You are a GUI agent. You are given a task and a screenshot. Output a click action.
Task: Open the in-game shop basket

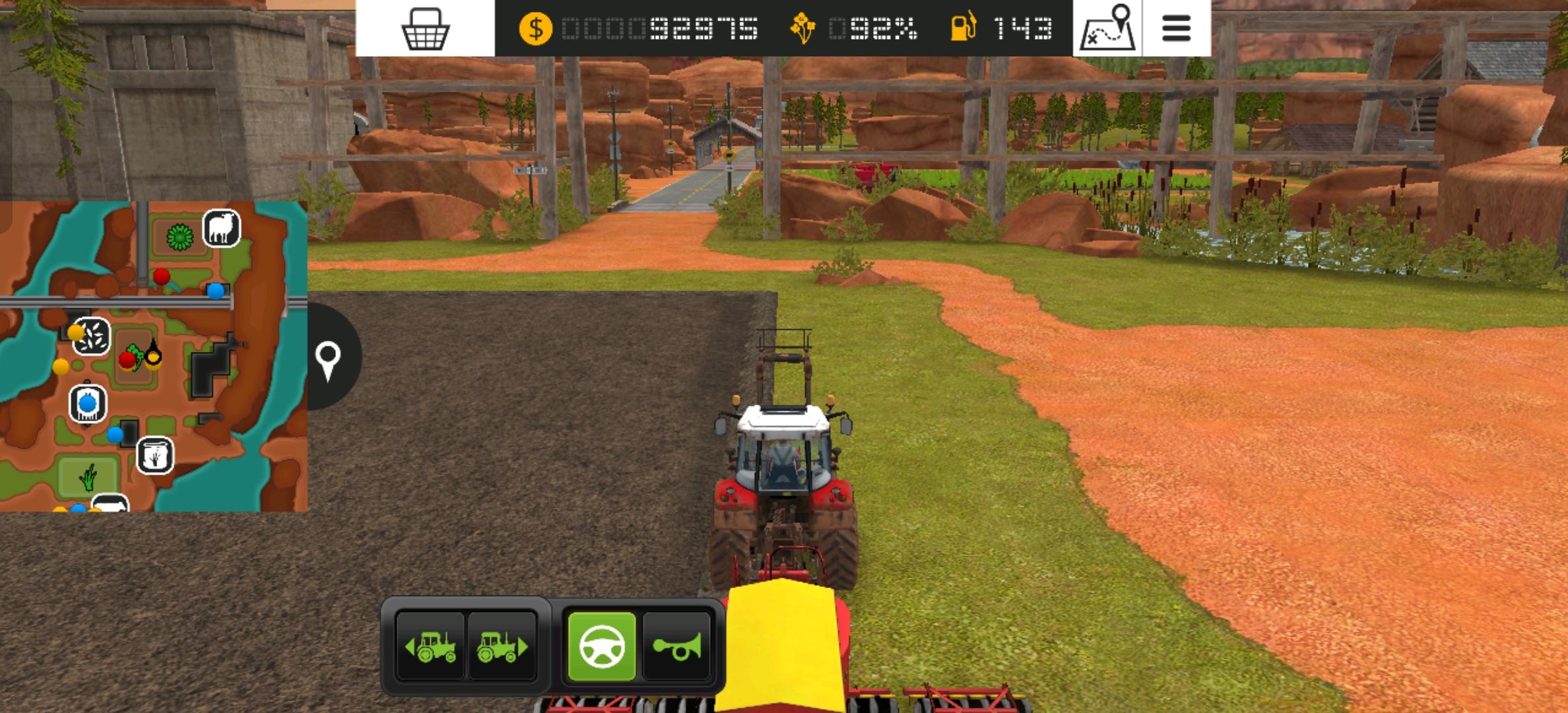[426, 30]
